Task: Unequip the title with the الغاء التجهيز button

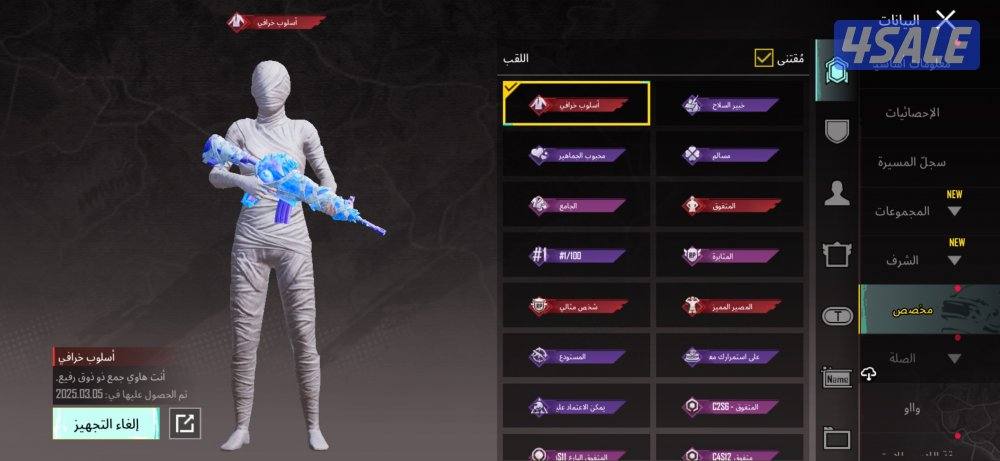Action: pos(106,423)
